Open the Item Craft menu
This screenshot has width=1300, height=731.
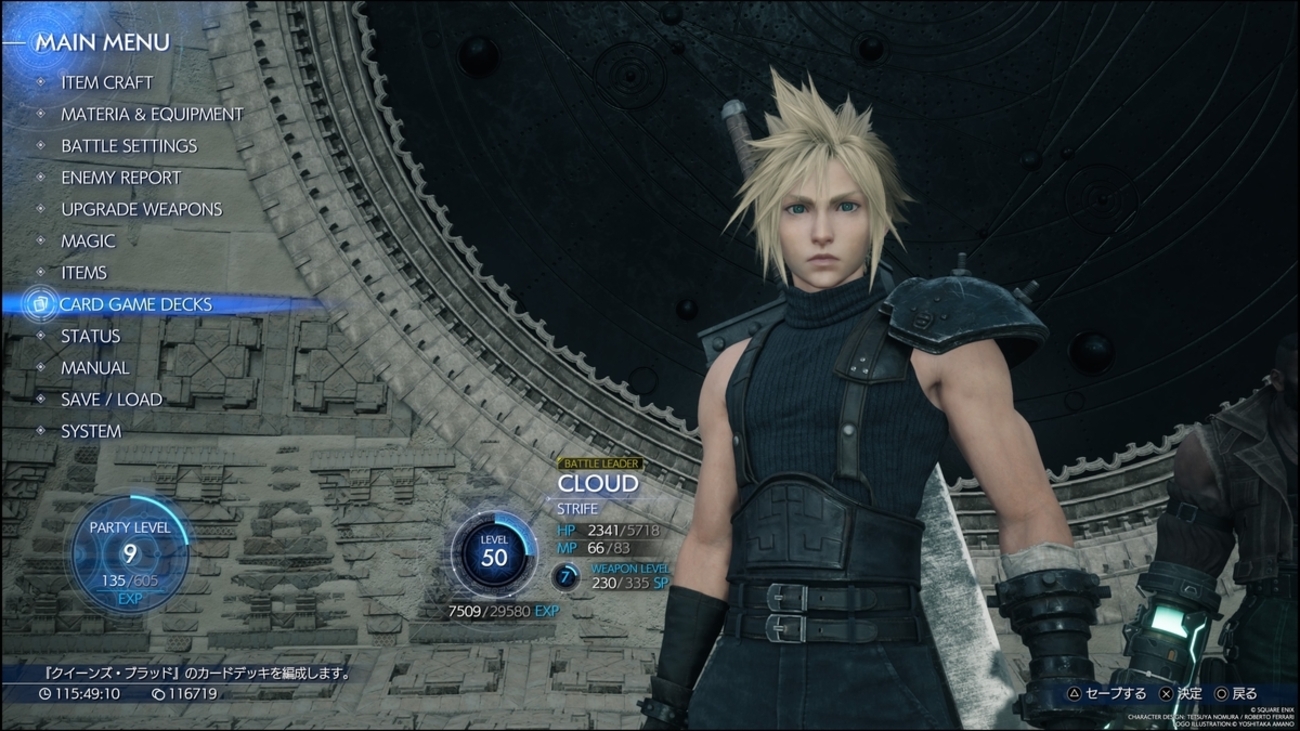106,83
